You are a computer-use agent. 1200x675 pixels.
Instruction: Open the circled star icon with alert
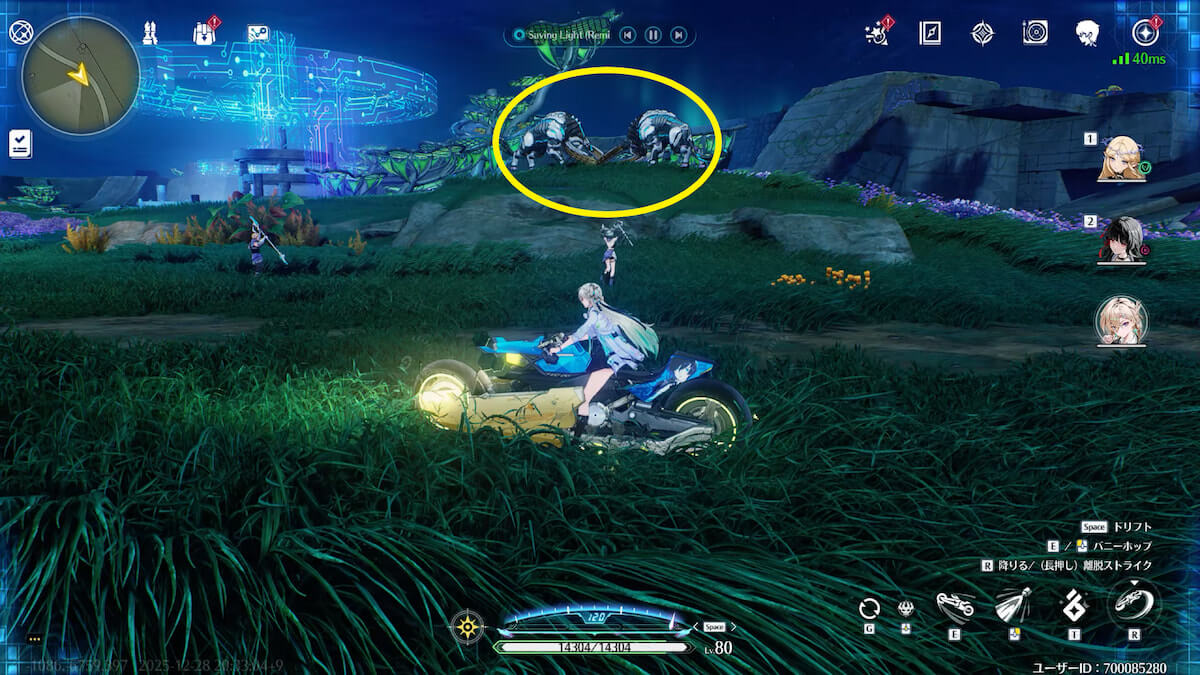coord(1146,32)
